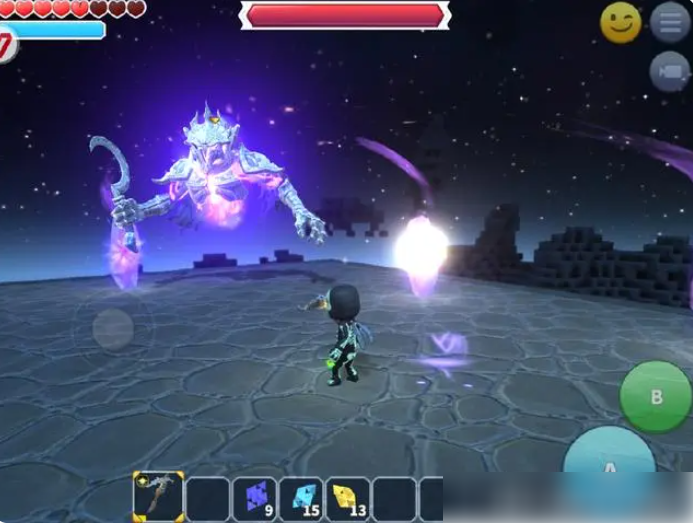
Task: Tap the green B action button
Action: coord(655,397)
